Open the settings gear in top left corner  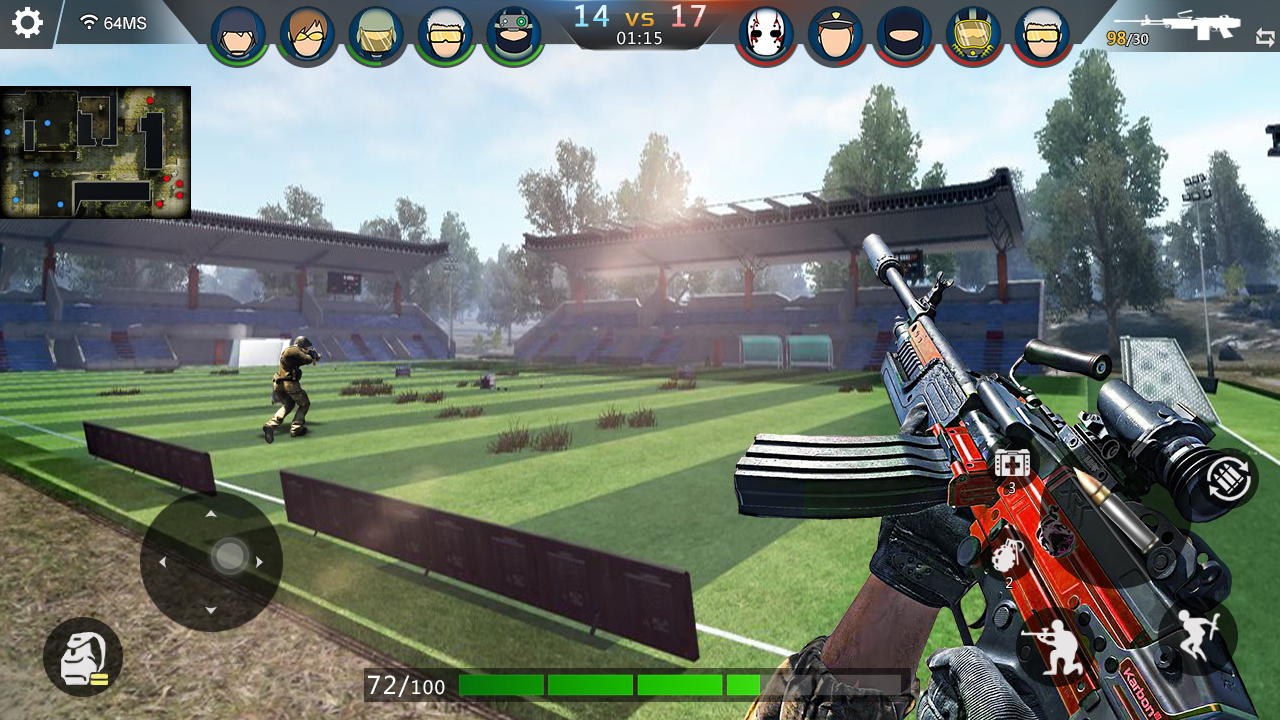coord(27,24)
